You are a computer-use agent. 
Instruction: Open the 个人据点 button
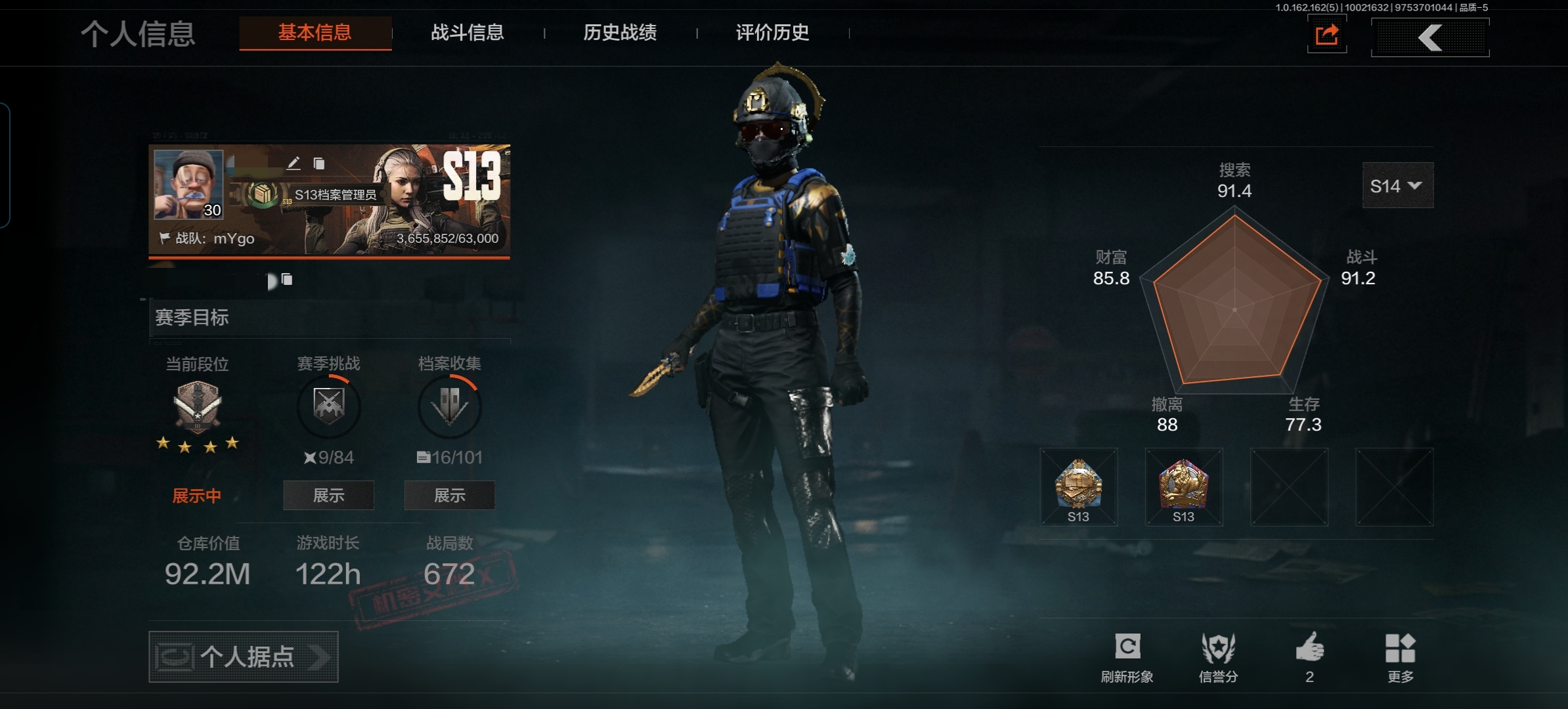tap(244, 657)
